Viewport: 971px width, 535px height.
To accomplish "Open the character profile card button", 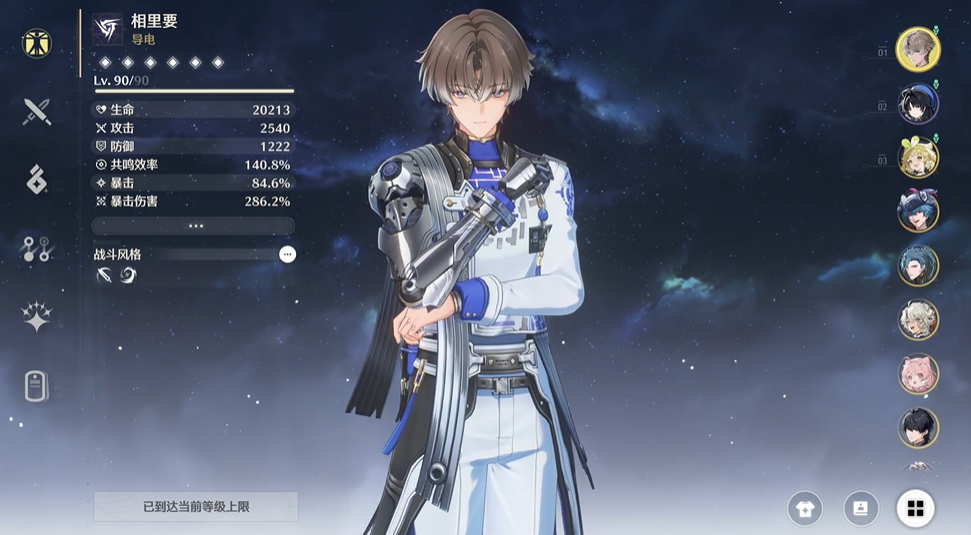I will pyautogui.click(x=860, y=508).
